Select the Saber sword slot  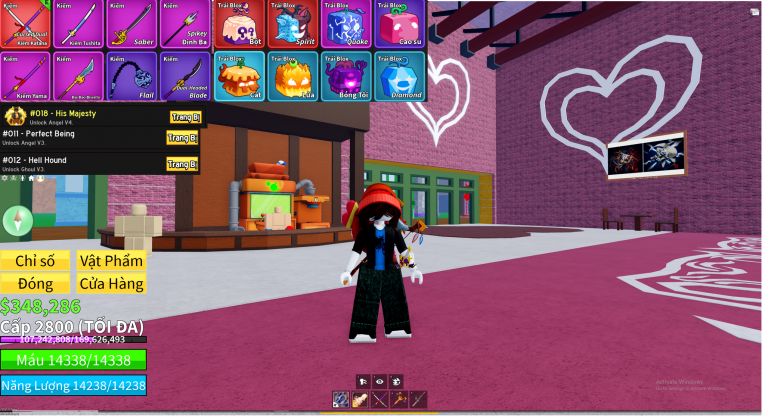(132, 24)
